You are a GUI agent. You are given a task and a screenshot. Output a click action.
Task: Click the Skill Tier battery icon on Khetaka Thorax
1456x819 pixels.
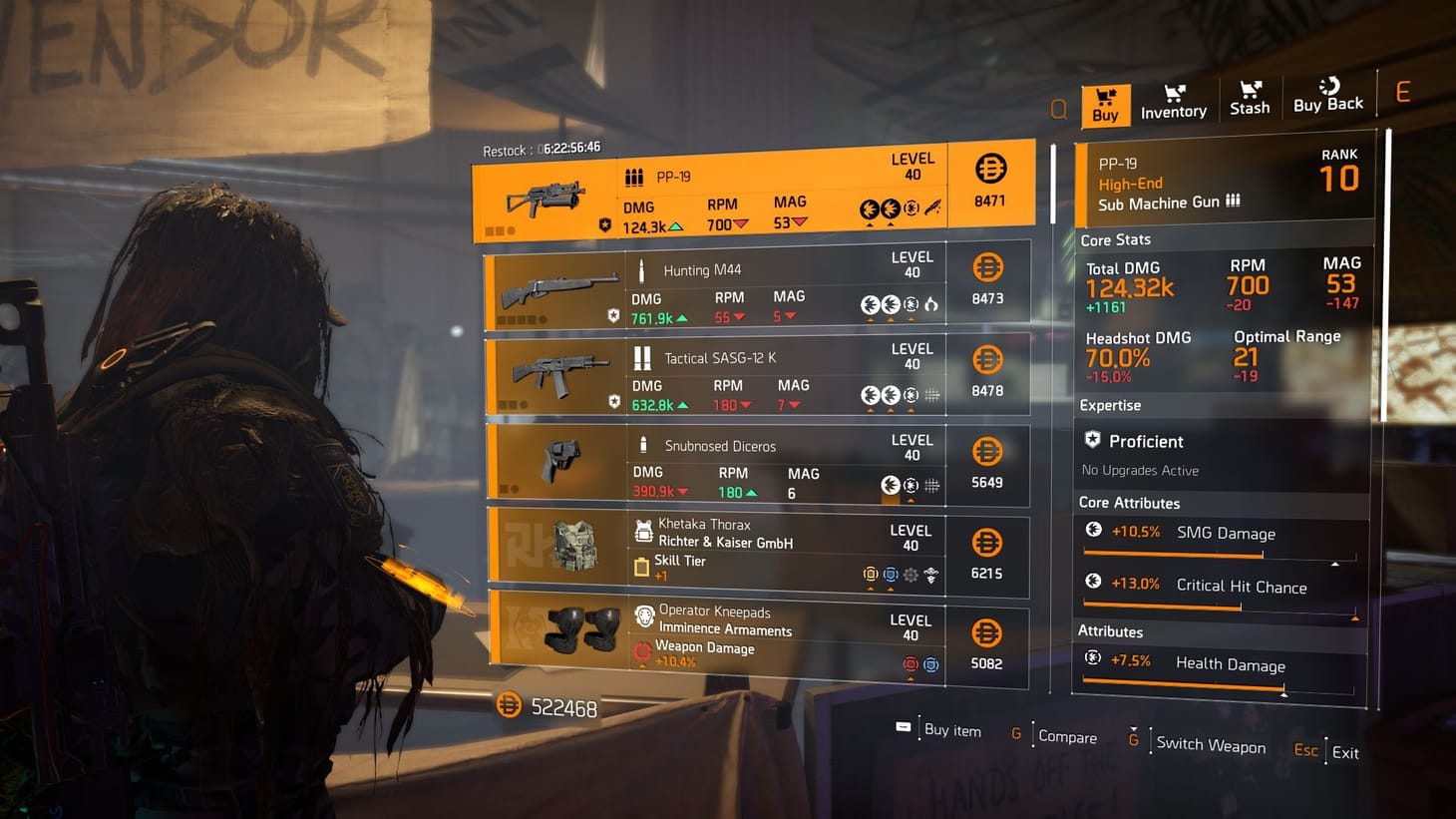tap(642, 569)
